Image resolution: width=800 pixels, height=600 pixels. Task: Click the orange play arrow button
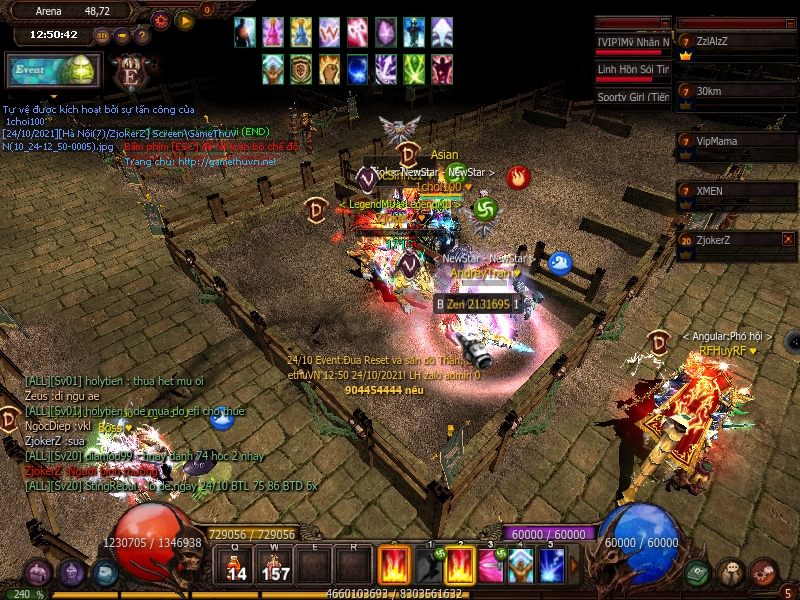click(185, 20)
